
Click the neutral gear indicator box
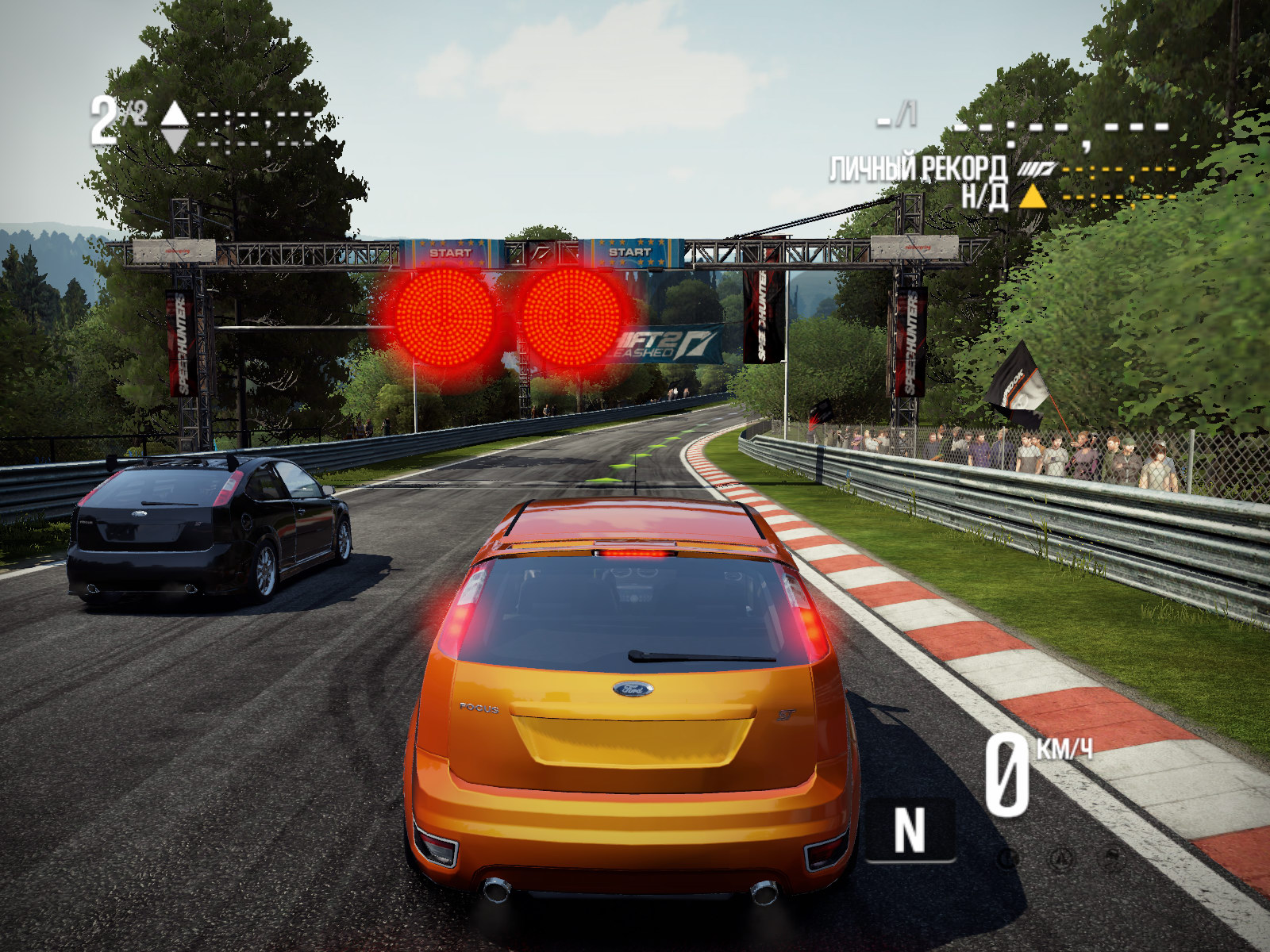point(910,831)
